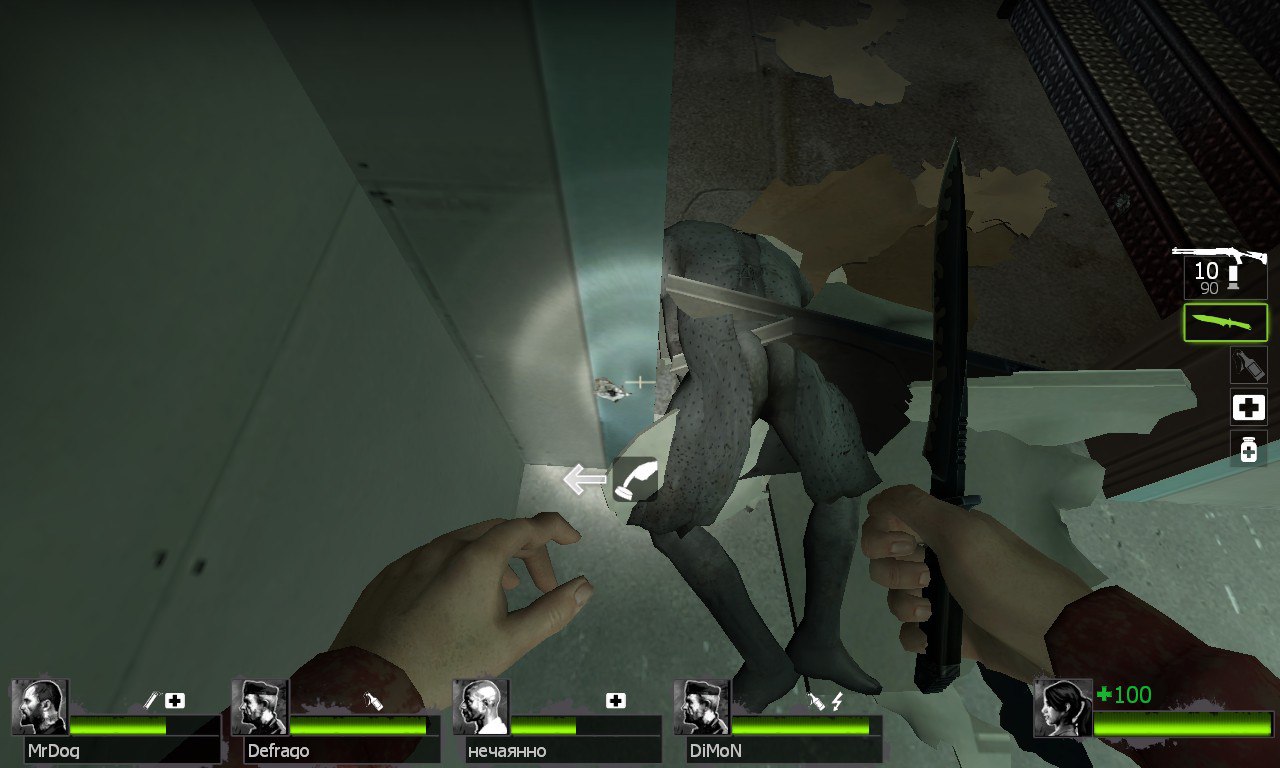The height and width of the screenshot is (768, 1280).
Task: Click Defrago's teammate portrait
Action: (260, 707)
